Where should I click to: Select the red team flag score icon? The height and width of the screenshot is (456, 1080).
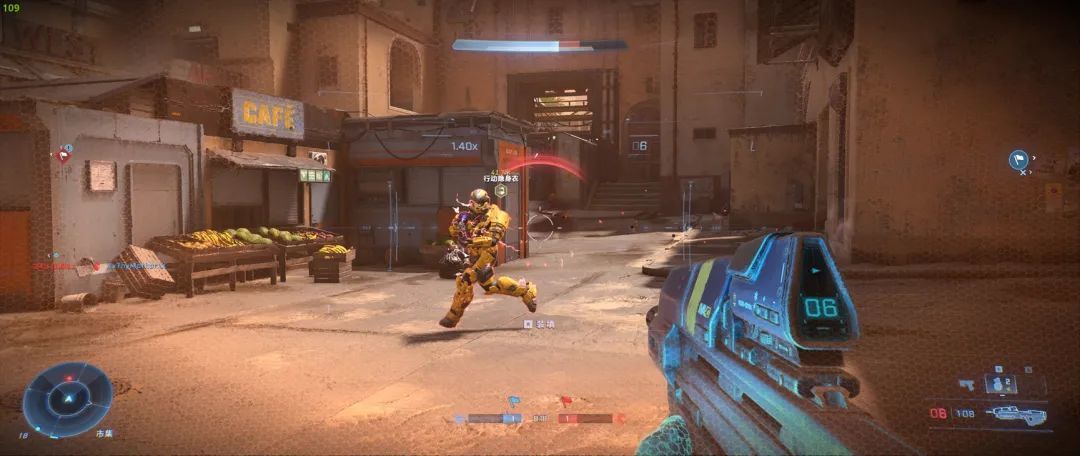[565, 402]
